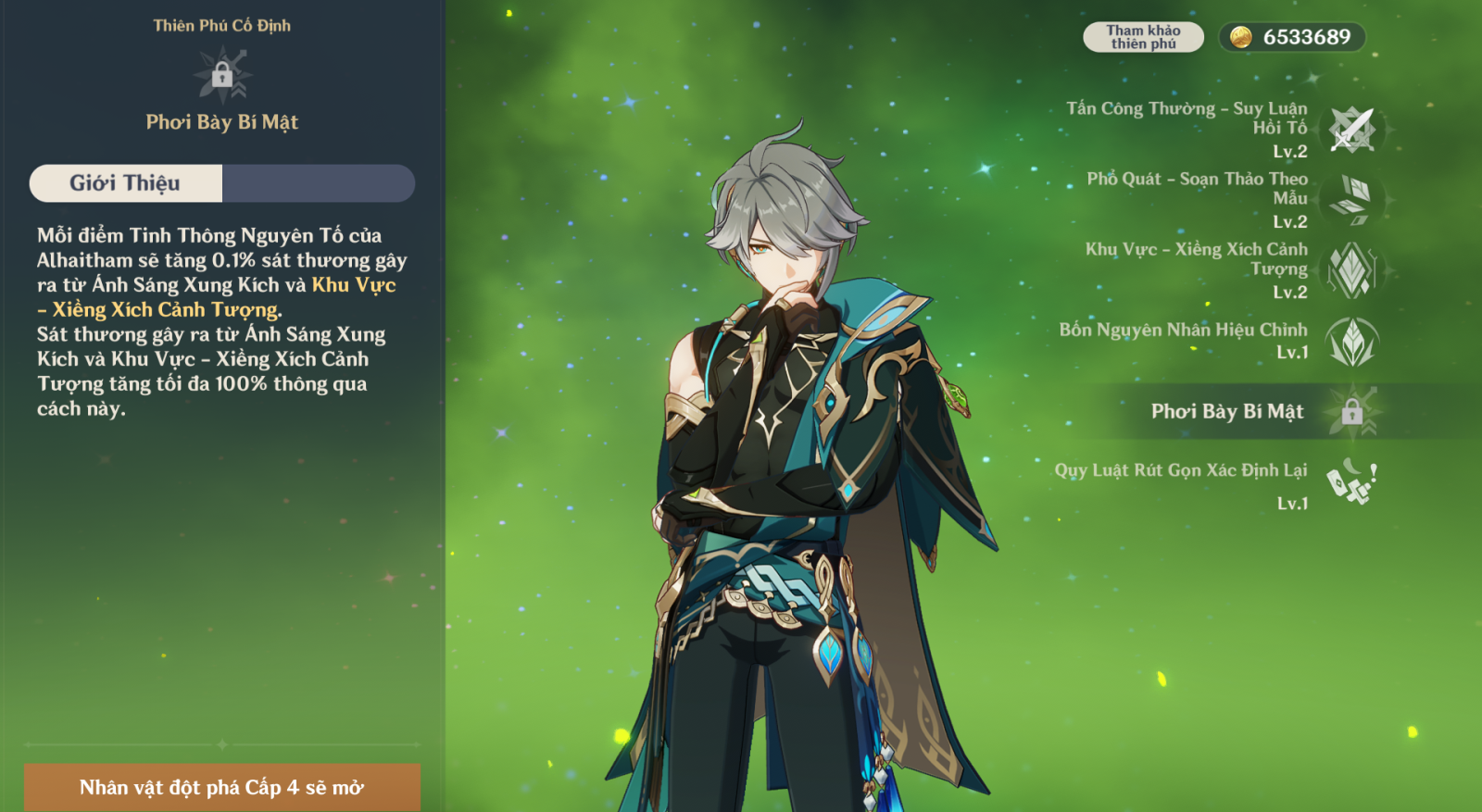View Bốn Nguyên Nhân Hiệu Chỉnh passive talent
This screenshot has height=812, width=1482.
pyautogui.click(x=1351, y=341)
